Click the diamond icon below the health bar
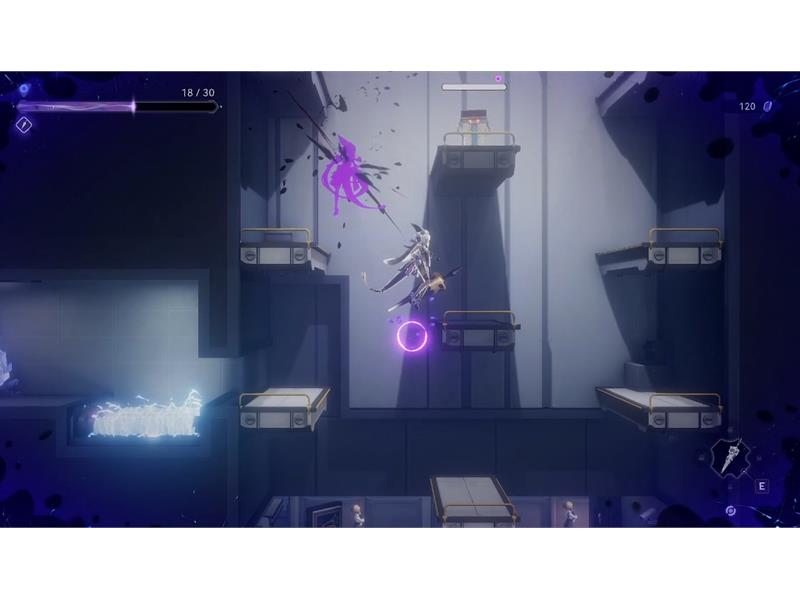This screenshot has width=800, height=600. (24, 125)
